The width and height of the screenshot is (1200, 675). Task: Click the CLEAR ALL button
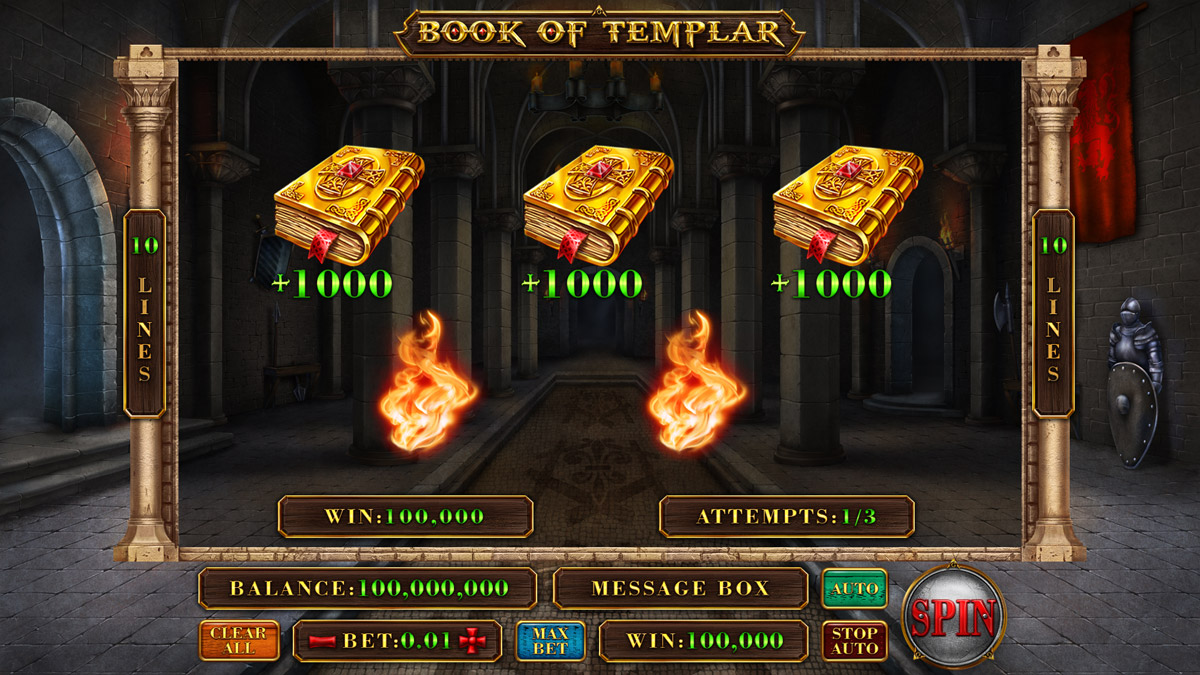pos(238,641)
